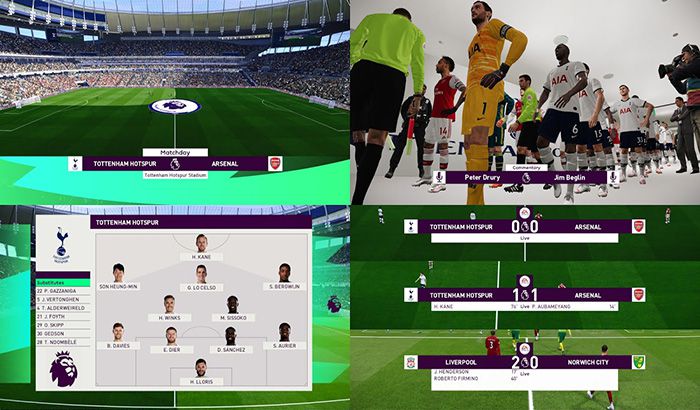Choose substitute Gedson

click(x=62, y=335)
